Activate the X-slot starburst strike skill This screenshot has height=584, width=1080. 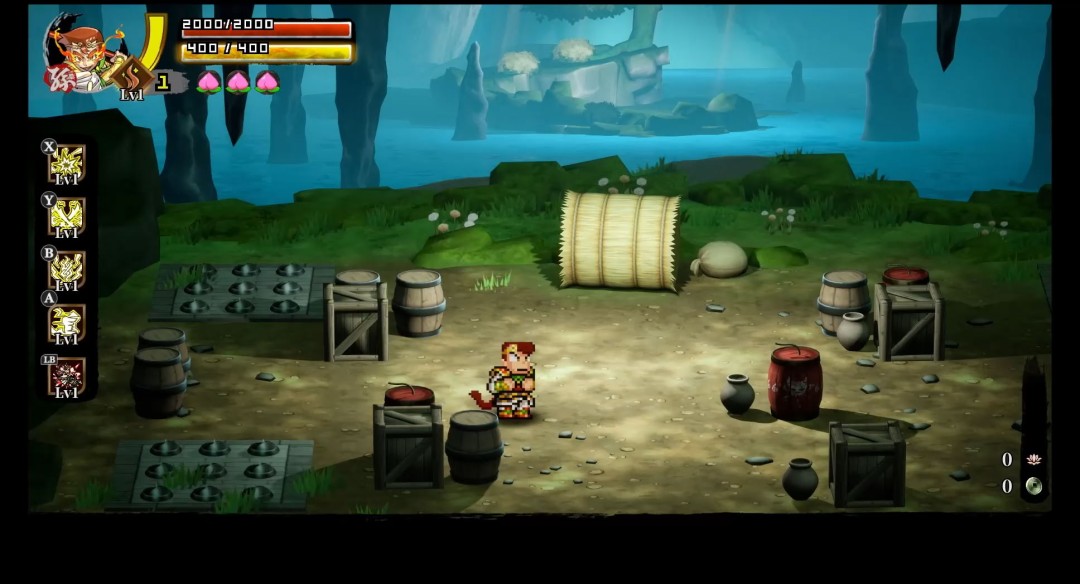click(67, 163)
